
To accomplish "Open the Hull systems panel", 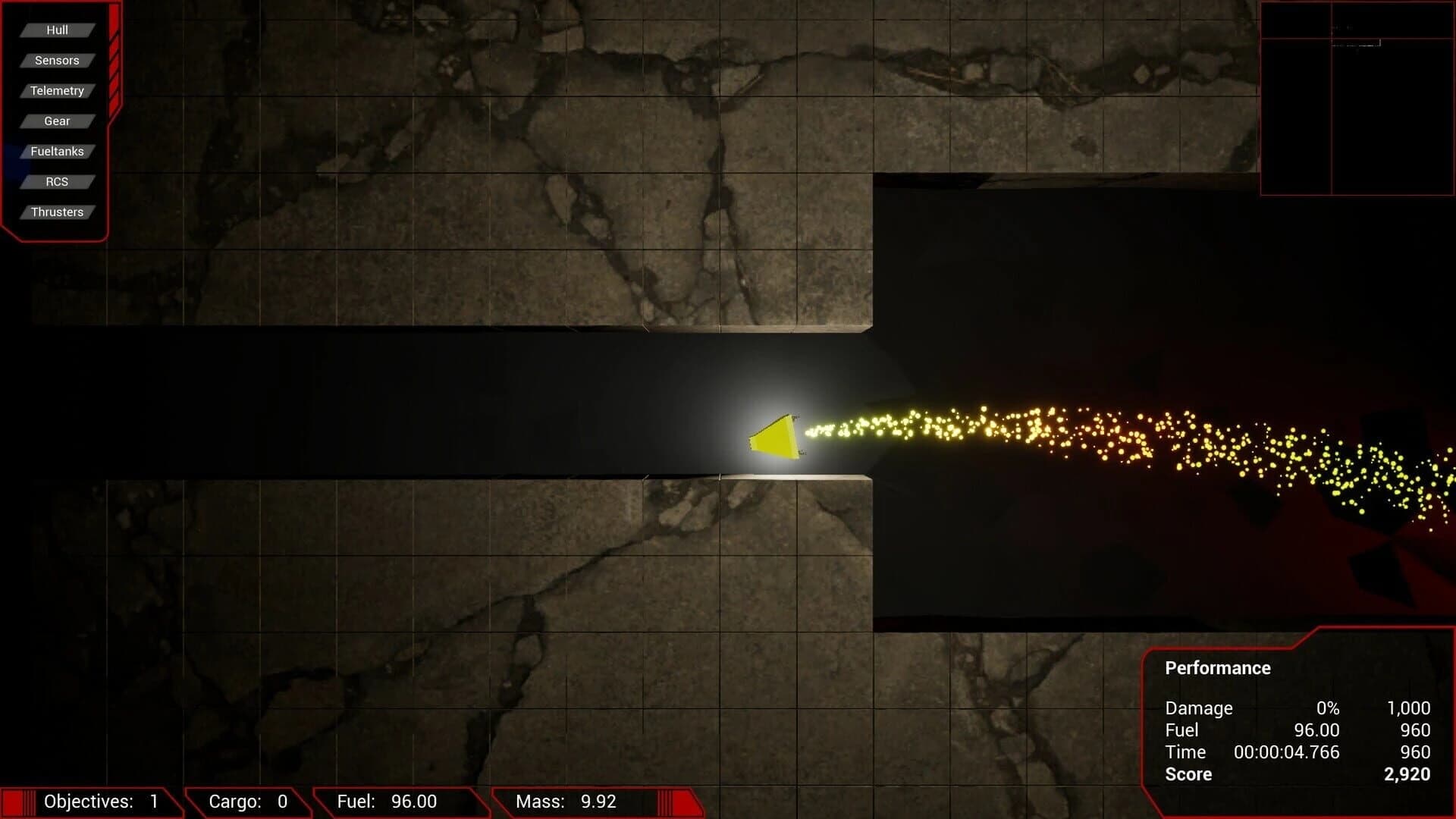I will point(57,30).
